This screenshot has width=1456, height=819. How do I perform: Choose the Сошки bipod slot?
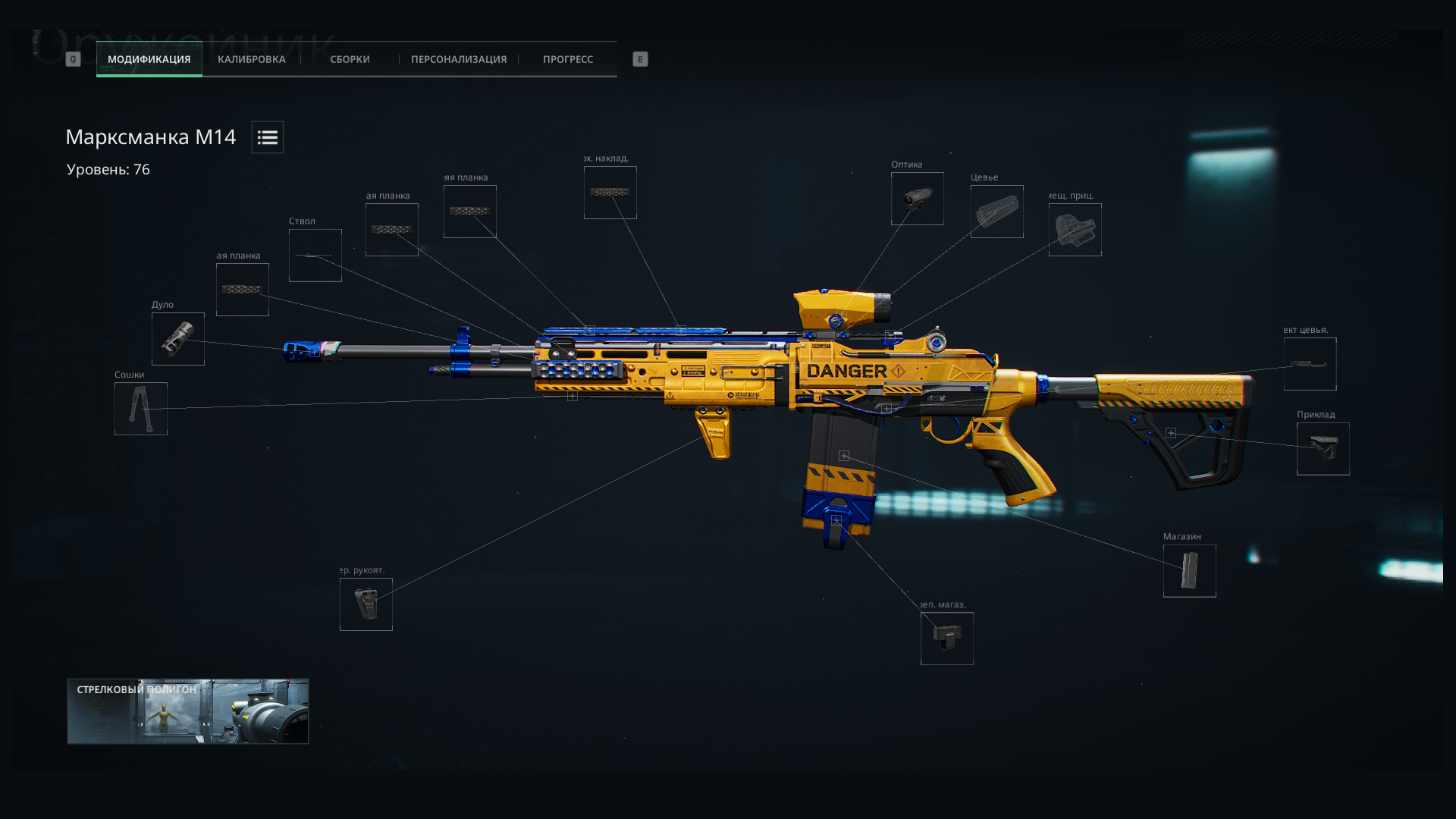141,409
